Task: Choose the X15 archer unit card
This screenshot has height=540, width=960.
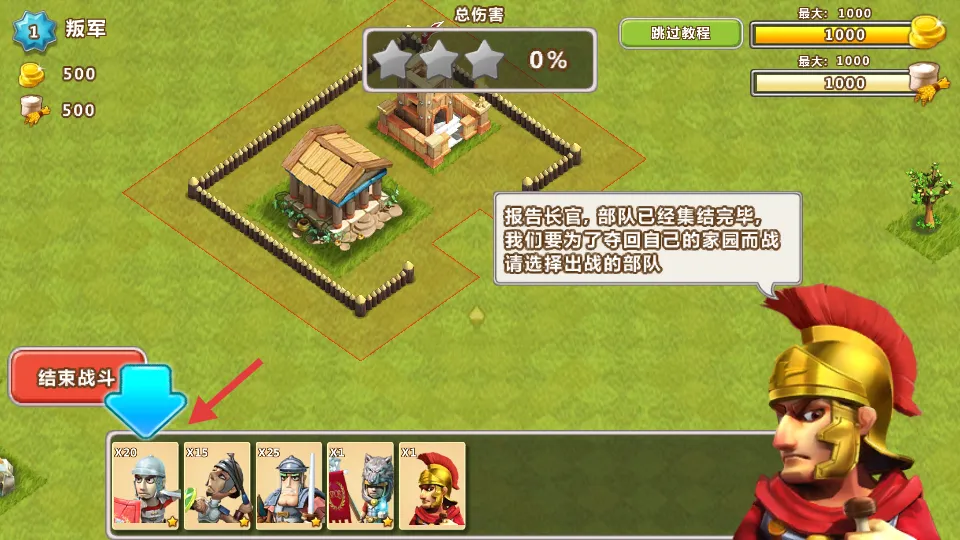Action: coord(217,485)
